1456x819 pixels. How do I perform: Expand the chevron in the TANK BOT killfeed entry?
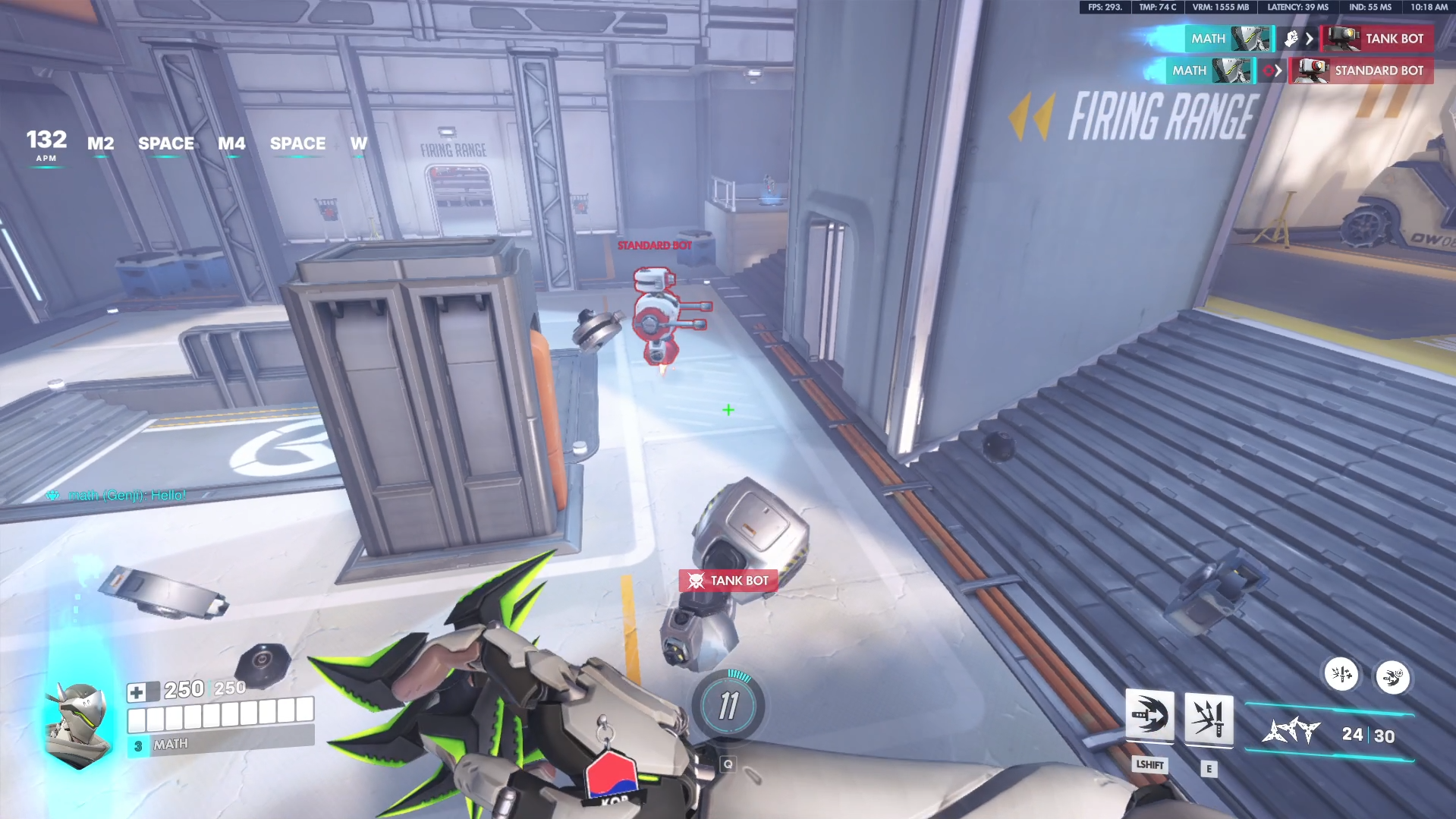pos(1310,39)
